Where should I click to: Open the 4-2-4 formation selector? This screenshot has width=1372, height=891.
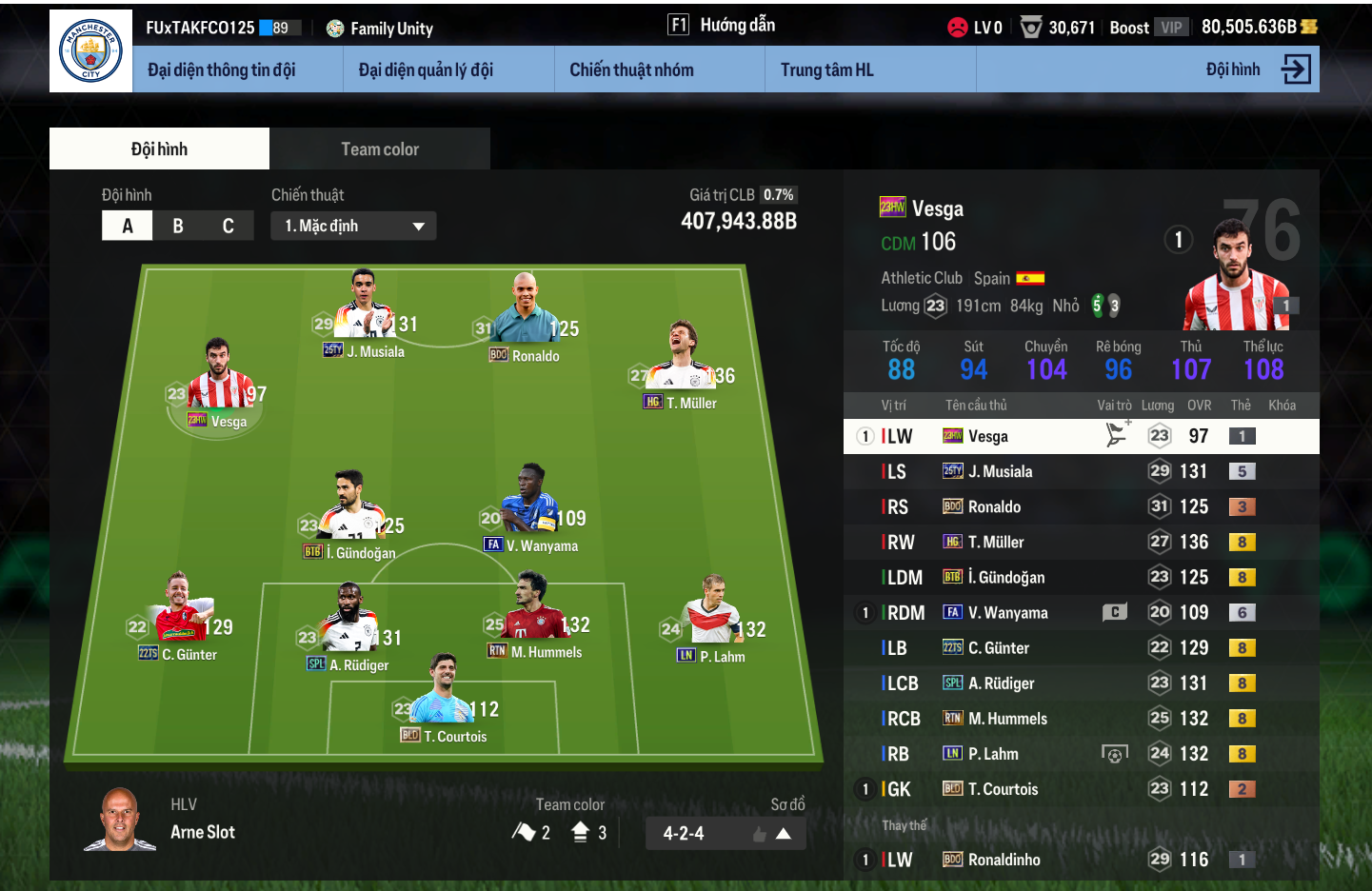[x=726, y=834]
